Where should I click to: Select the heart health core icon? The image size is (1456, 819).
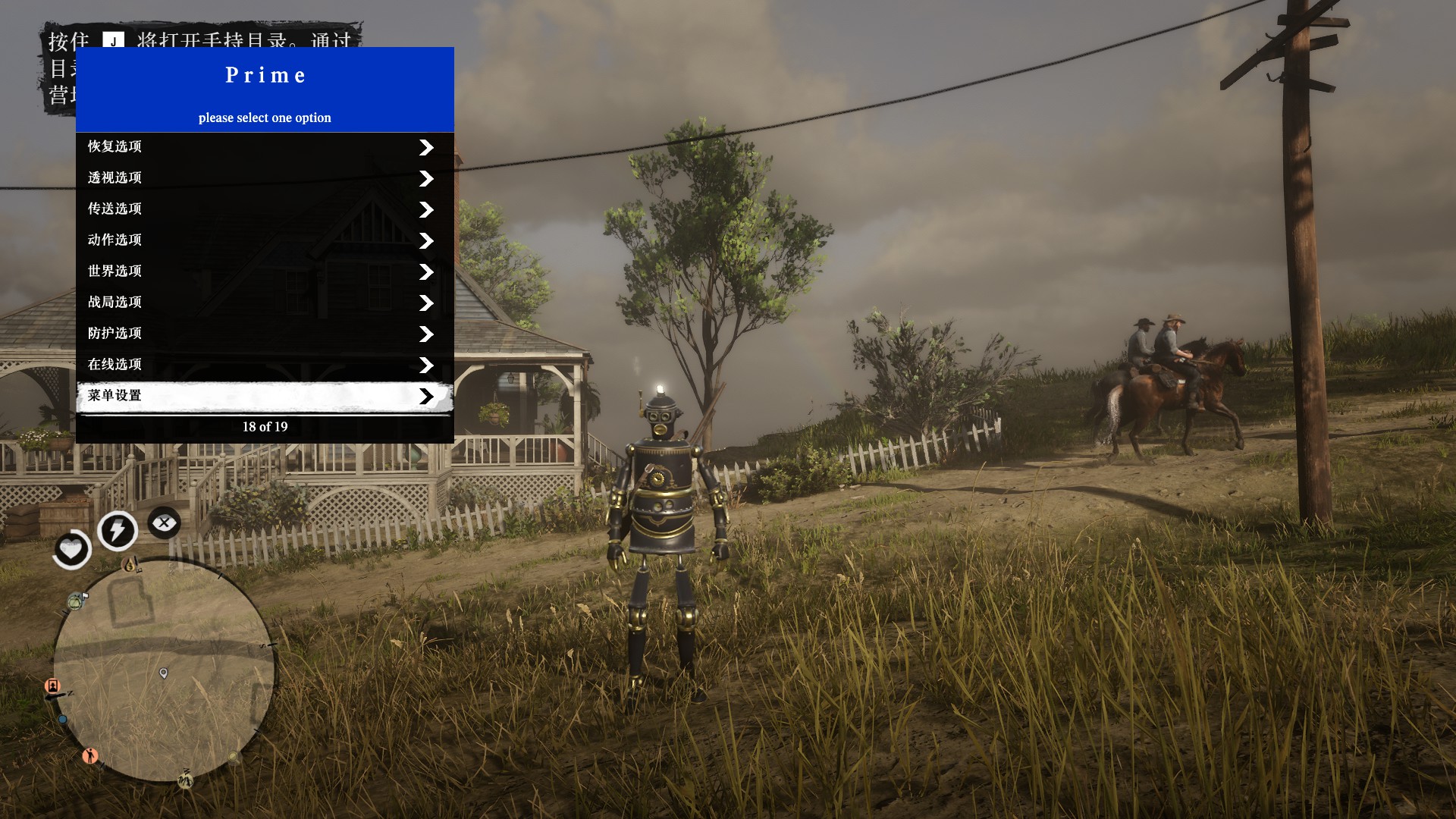(x=71, y=548)
